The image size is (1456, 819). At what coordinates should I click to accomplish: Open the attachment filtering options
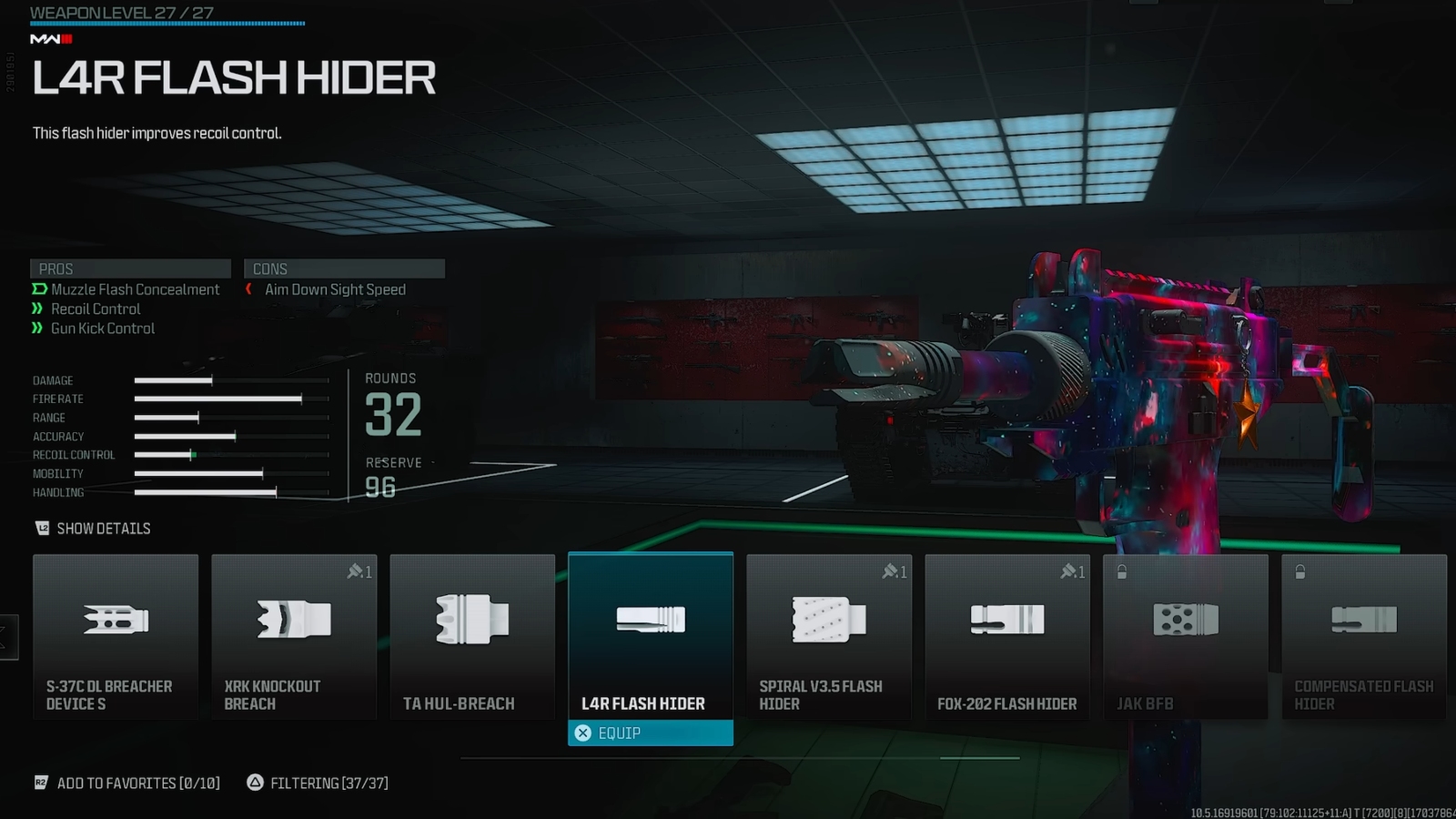[318, 784]
